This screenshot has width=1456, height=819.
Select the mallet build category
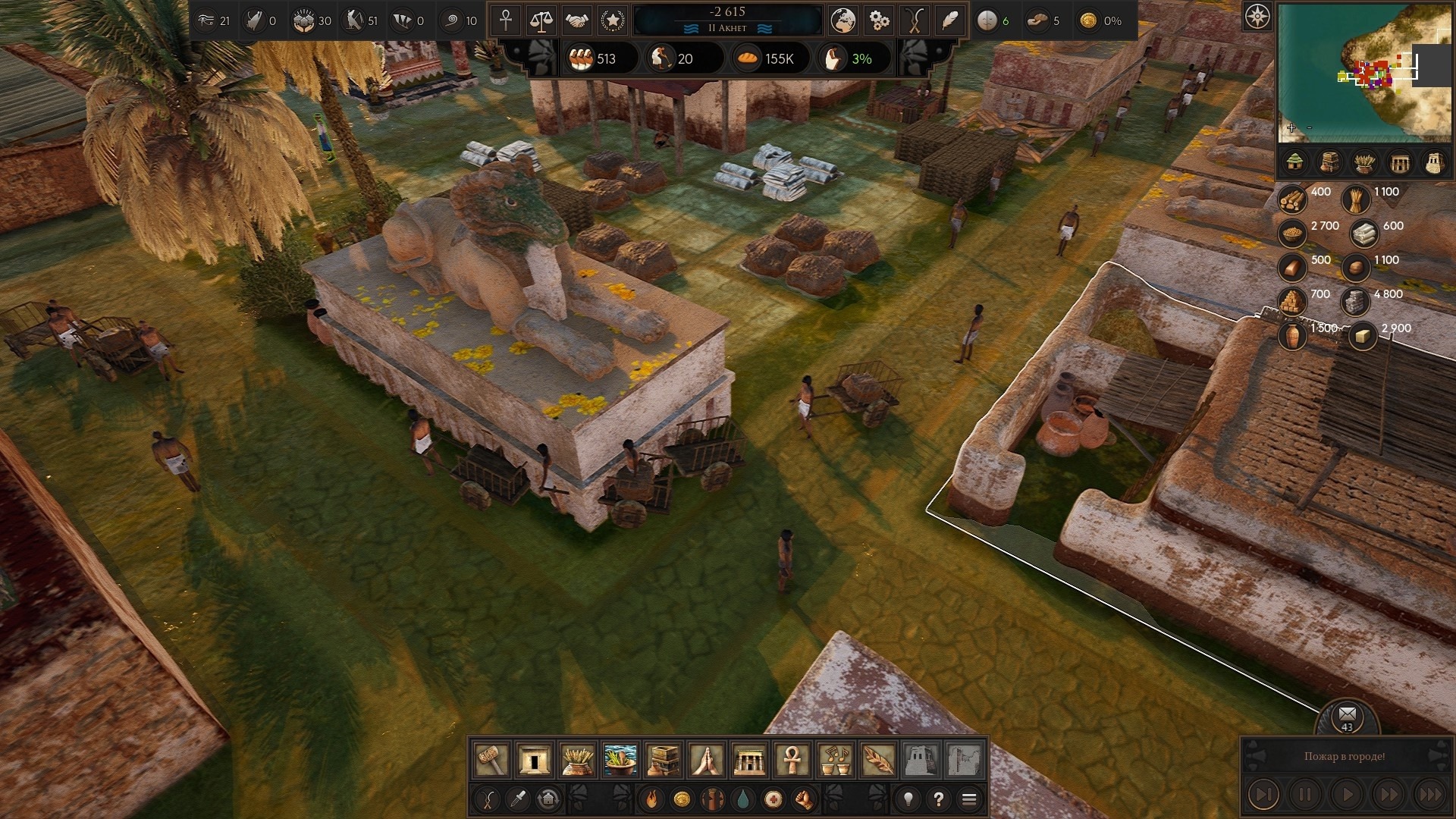pos(491,759)
